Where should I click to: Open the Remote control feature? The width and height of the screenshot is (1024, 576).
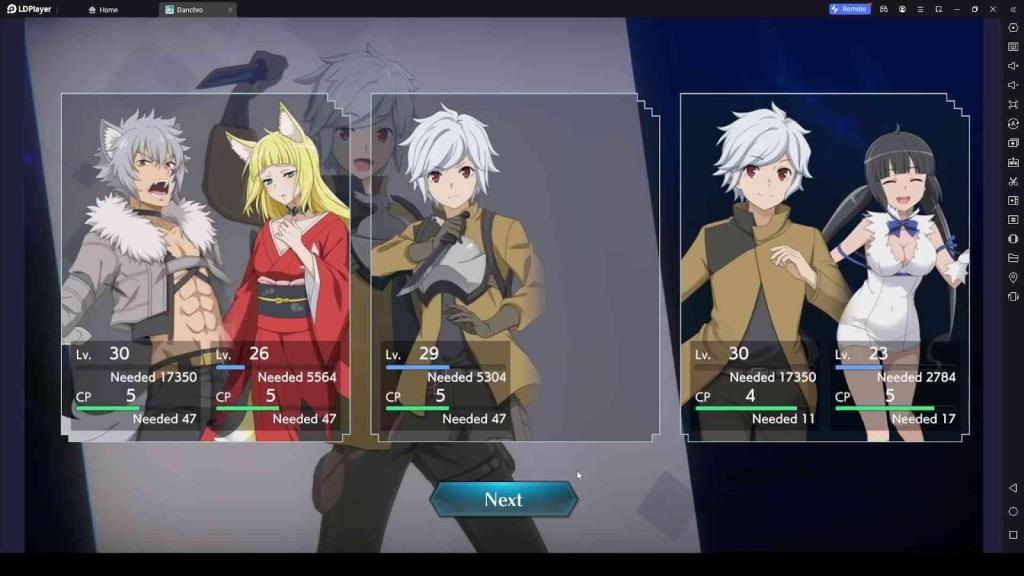click(848, 9)
